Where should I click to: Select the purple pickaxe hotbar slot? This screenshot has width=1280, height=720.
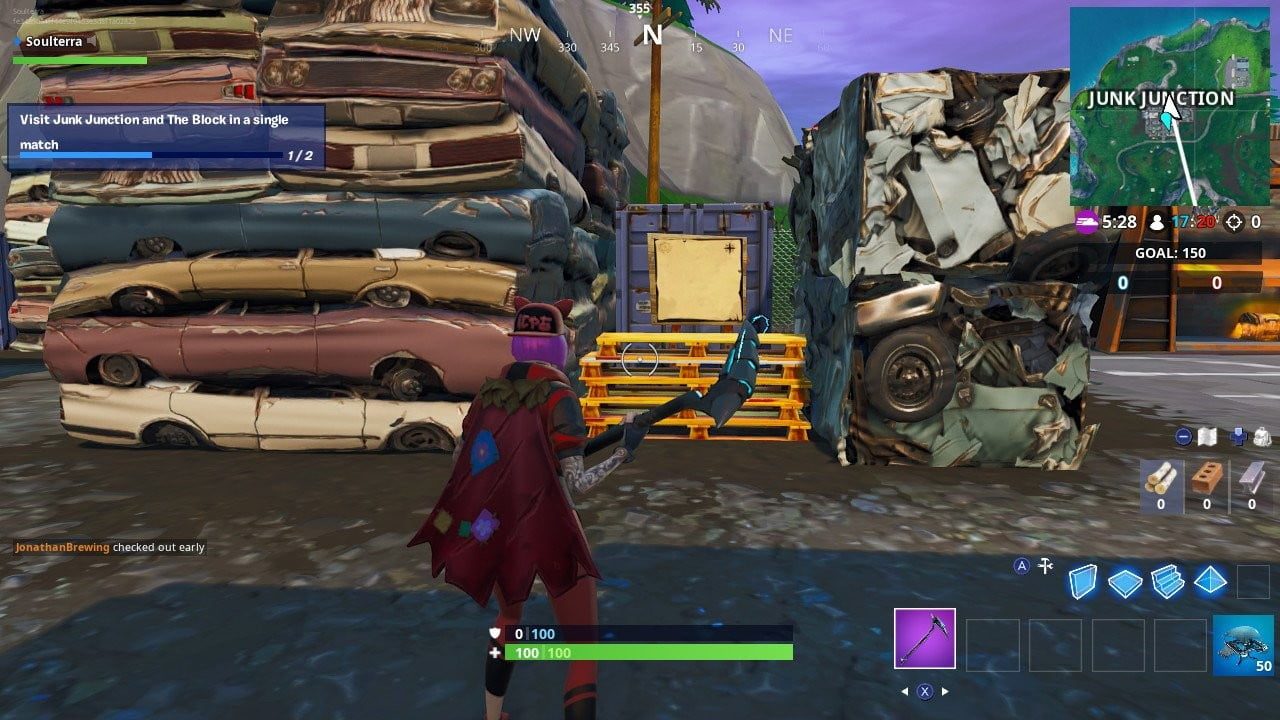point(924,638)
